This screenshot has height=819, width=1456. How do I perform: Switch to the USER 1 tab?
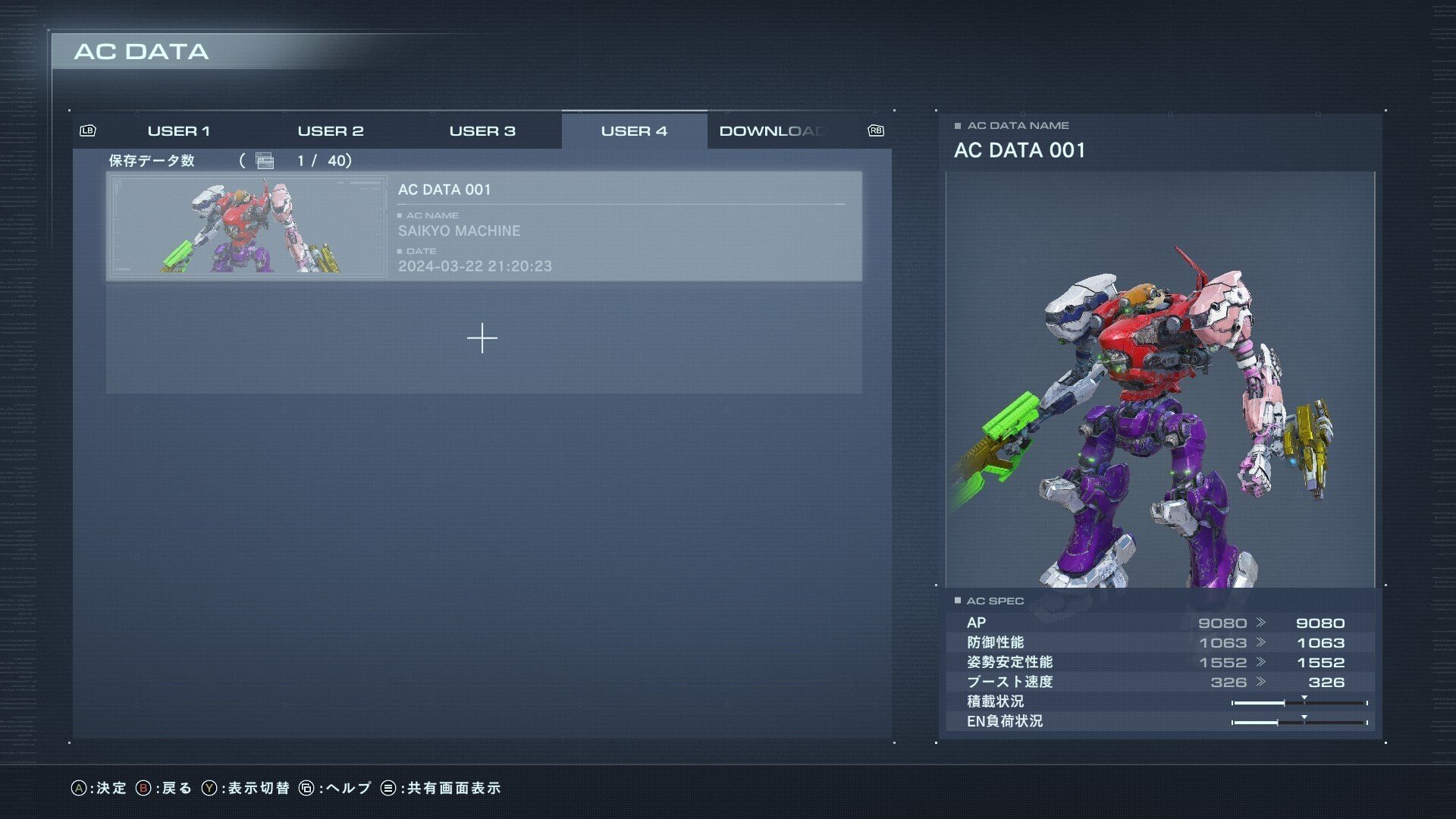[x=179, y=131]
